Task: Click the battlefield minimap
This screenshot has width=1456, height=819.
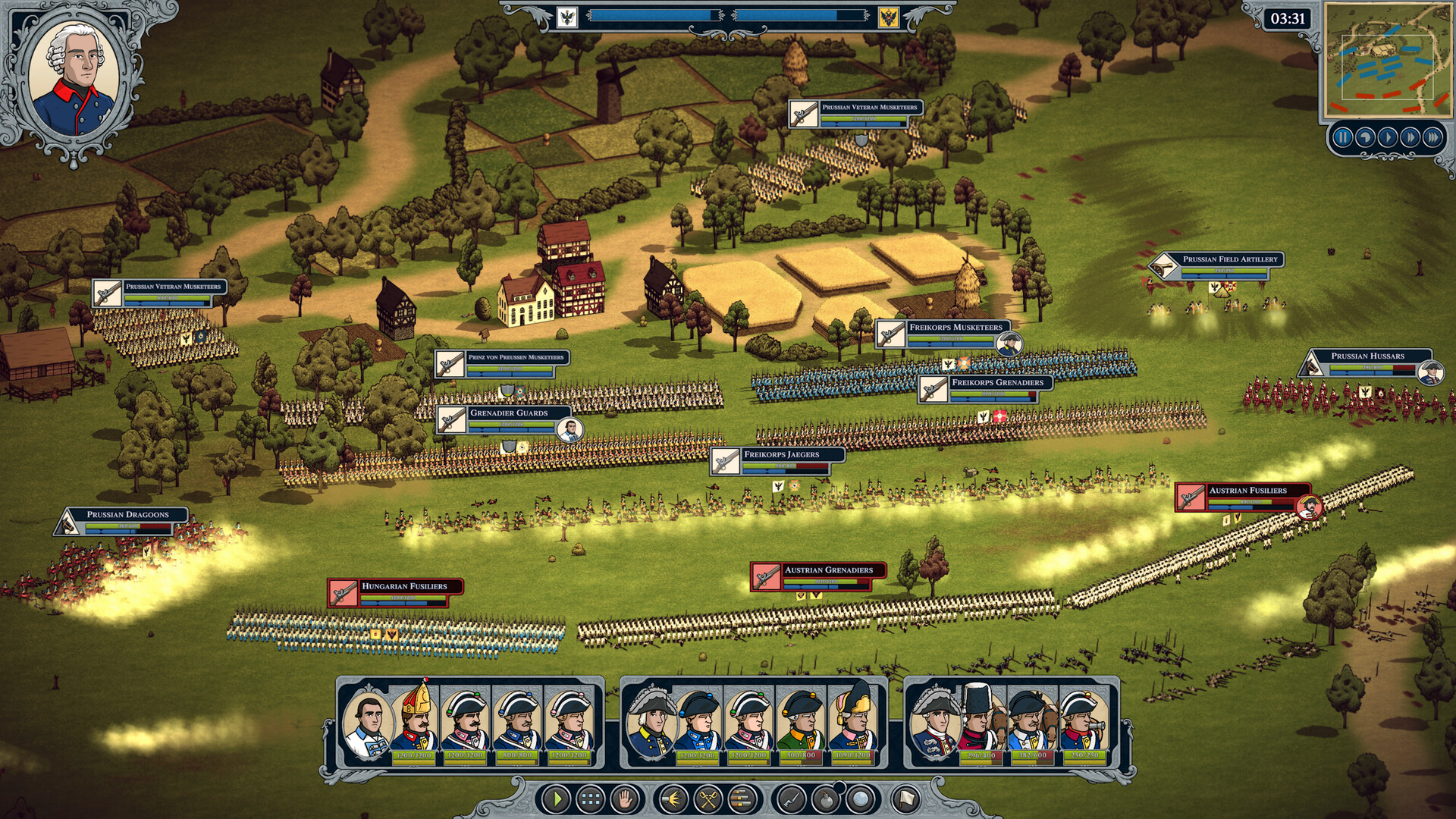Action: [x=1387, y=60]
